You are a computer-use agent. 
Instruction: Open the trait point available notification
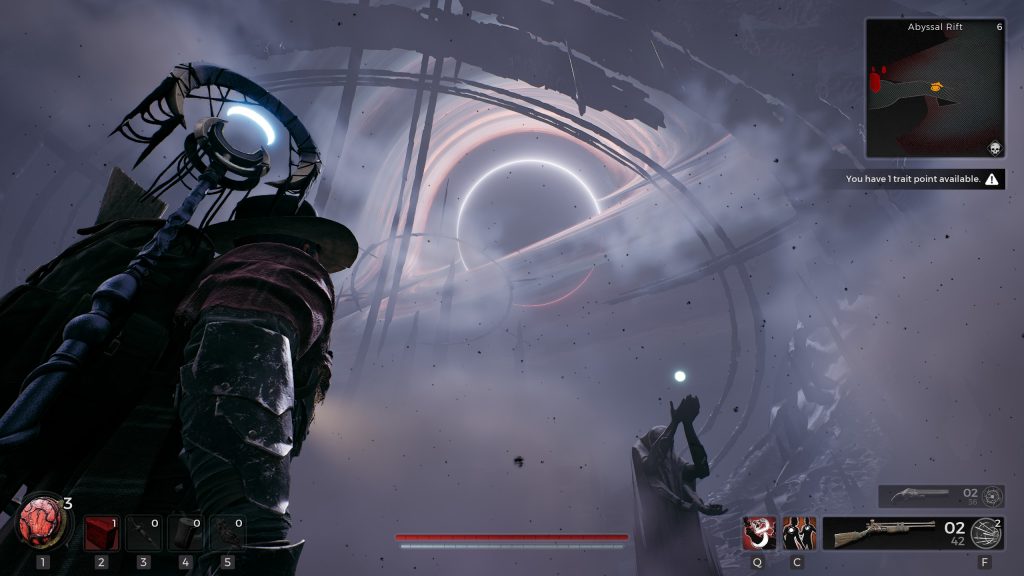click(x=922, y=179)
